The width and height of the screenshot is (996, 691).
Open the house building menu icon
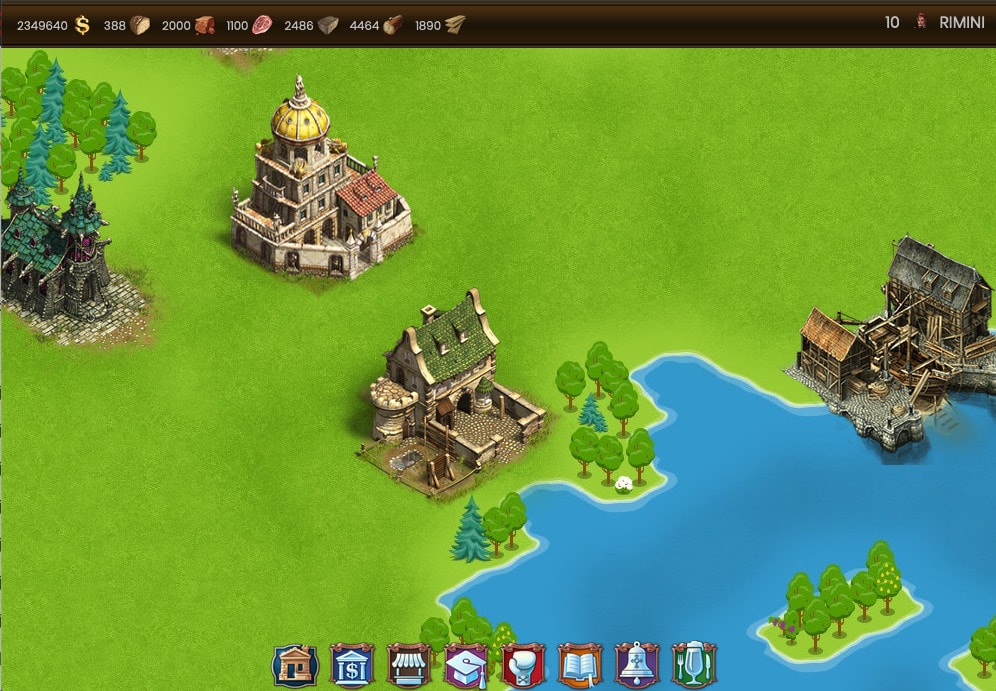[295, 665]
